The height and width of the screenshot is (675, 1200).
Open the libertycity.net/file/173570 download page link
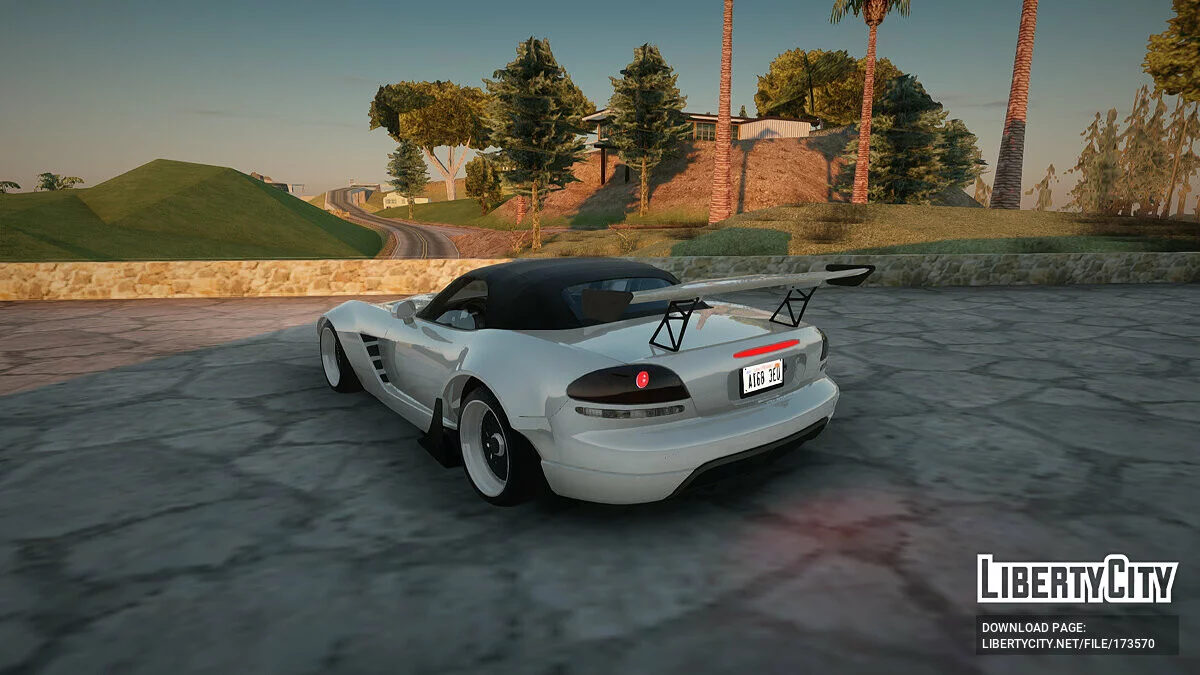[x=1067, y=644]
